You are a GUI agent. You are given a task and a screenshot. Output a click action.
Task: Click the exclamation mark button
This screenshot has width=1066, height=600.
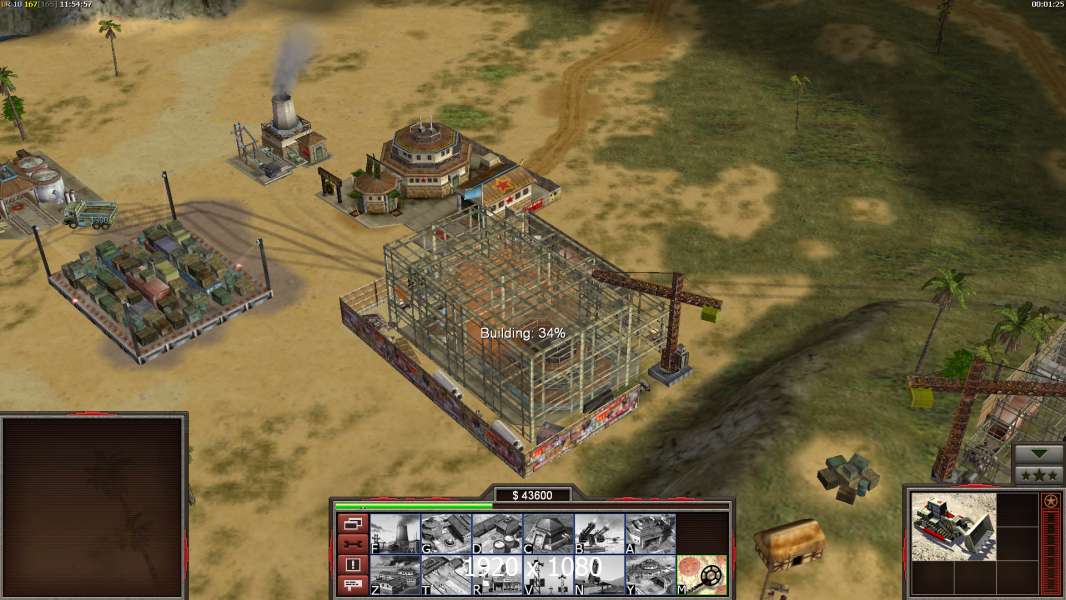coord(352,565)
